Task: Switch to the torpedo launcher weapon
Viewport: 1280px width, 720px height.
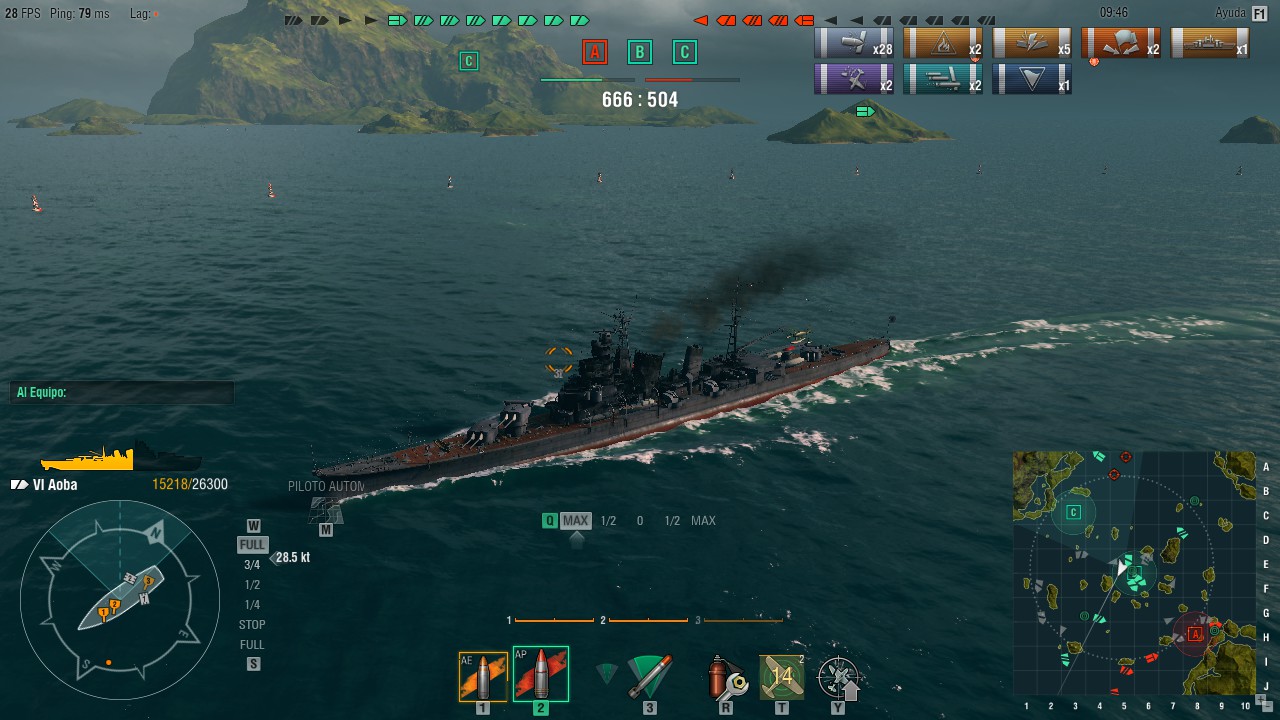Action: (x=649, y=677)
